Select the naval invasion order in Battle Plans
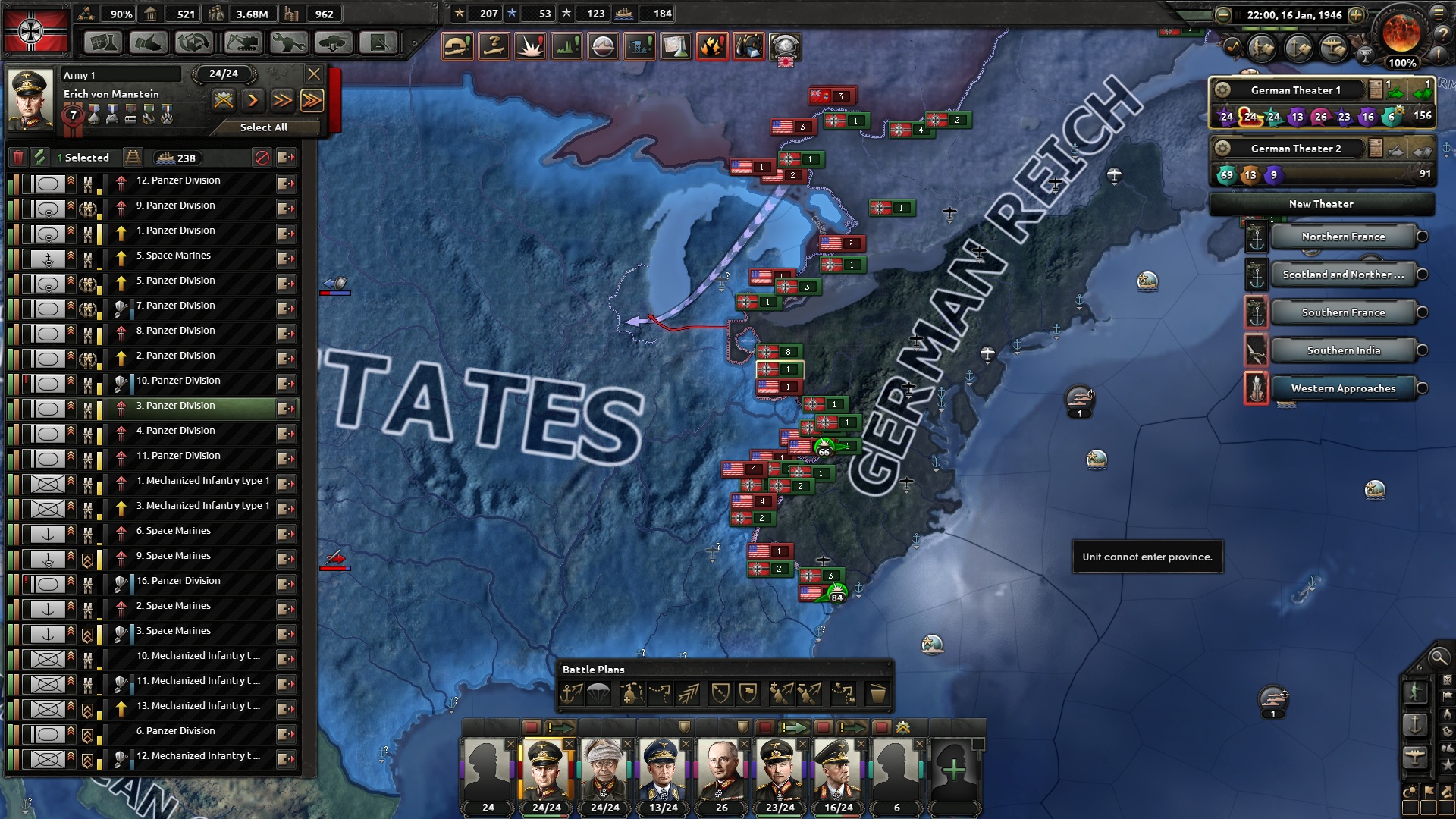Image resolution: width=1456 pixels, height=819 pixels. click(x=570, y=692)
